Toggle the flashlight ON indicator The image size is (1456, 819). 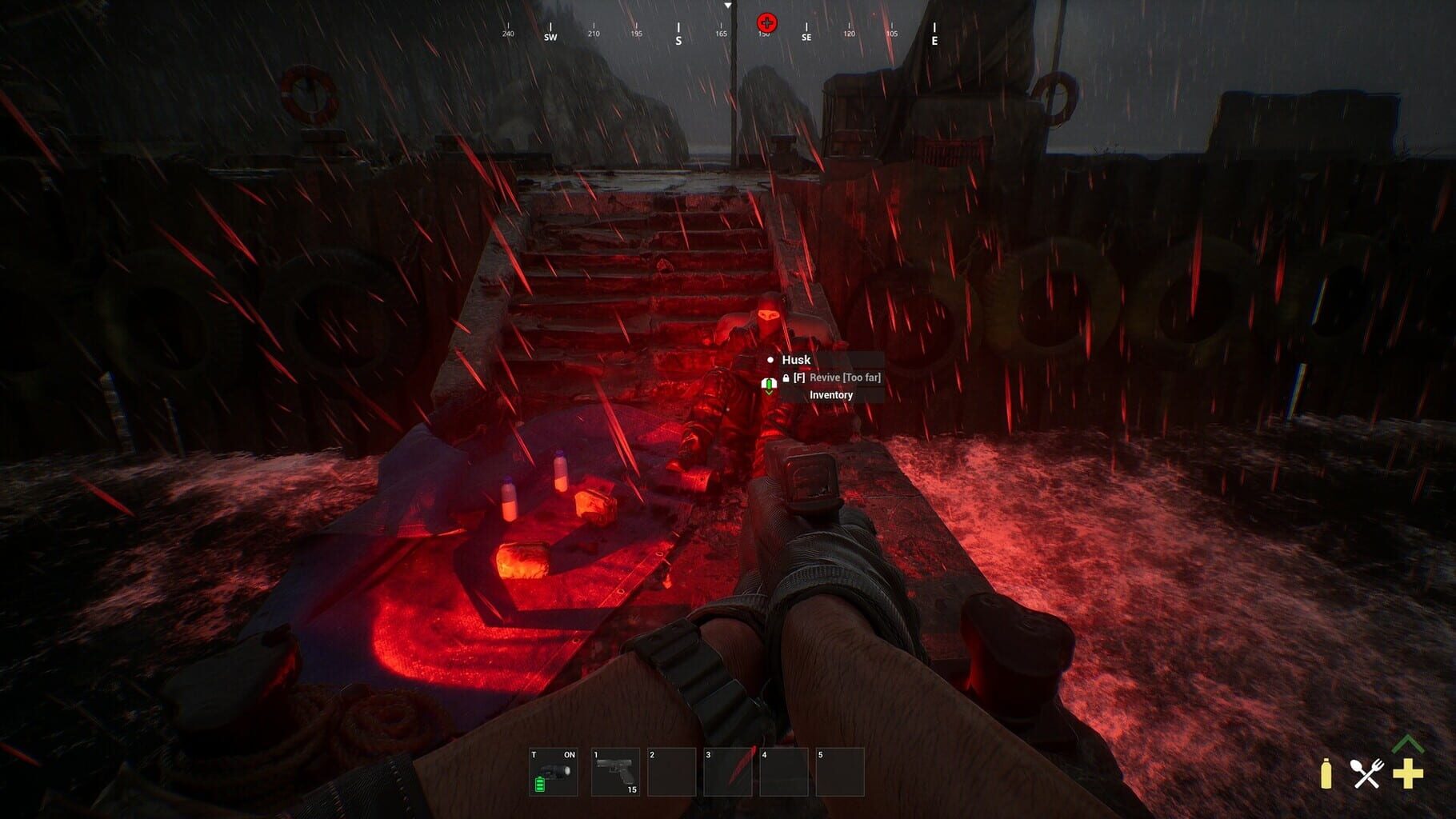point(569,755)
